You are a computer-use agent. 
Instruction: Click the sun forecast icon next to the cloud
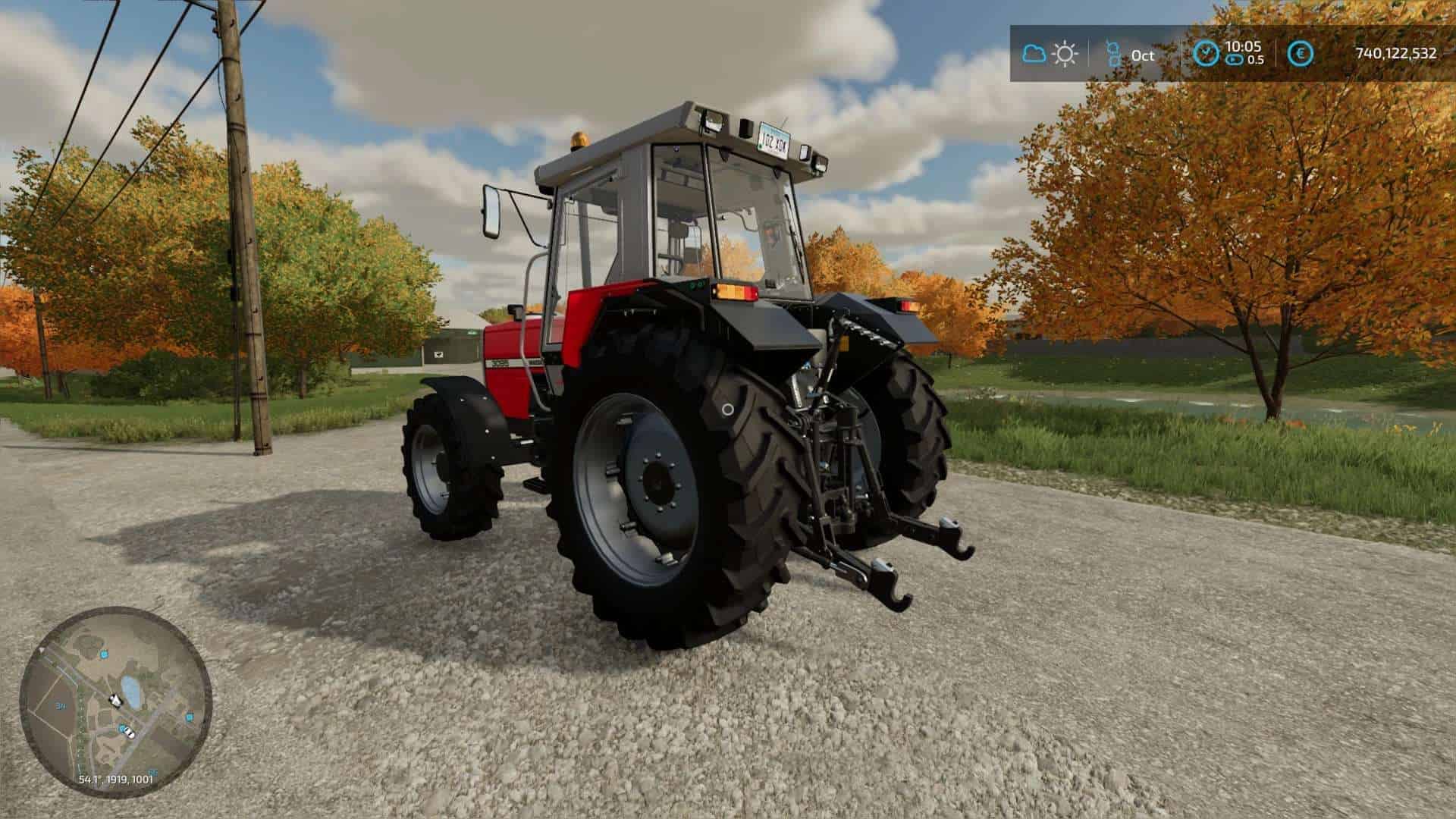point(1065,52)
